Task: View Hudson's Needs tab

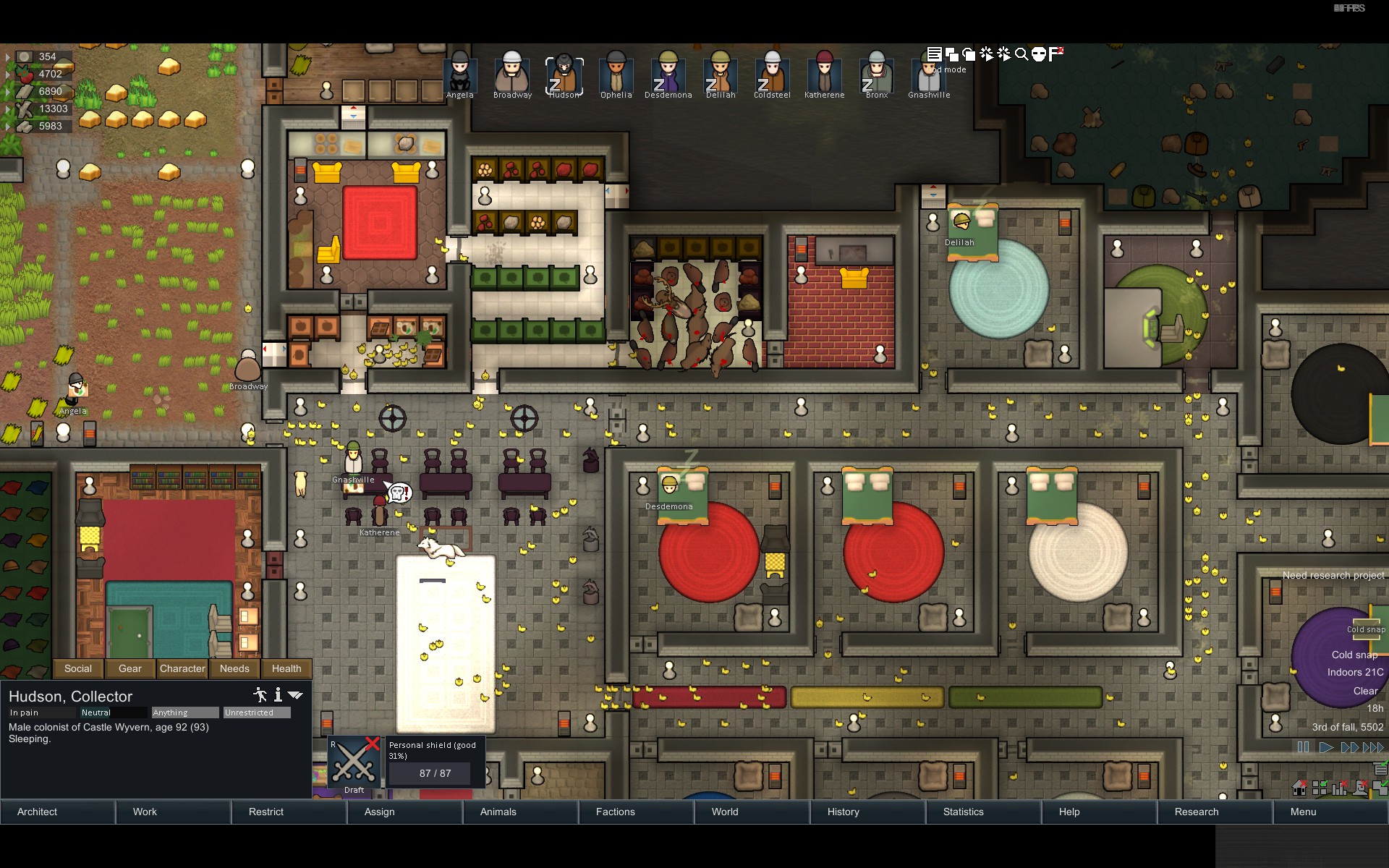Action: click(234, 668)
